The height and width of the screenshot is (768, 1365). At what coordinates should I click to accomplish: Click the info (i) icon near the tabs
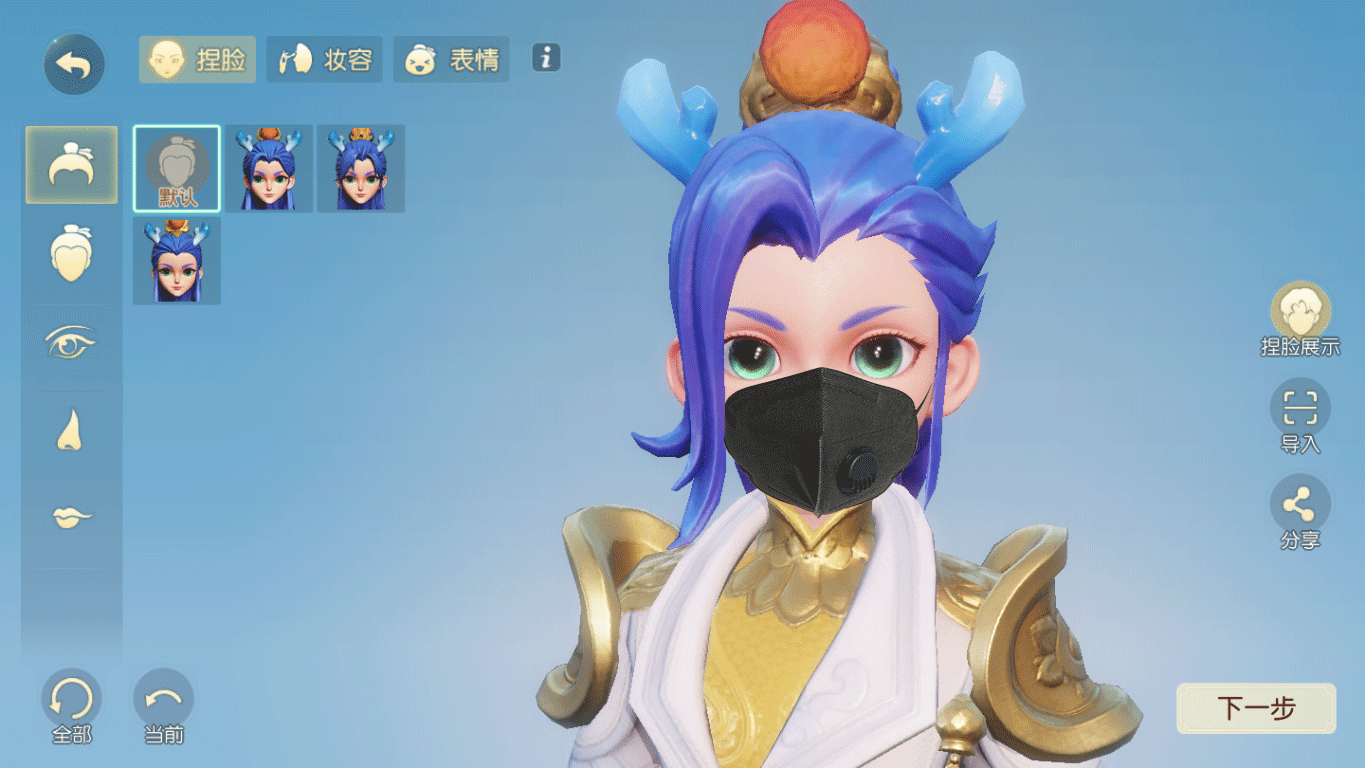545,59
